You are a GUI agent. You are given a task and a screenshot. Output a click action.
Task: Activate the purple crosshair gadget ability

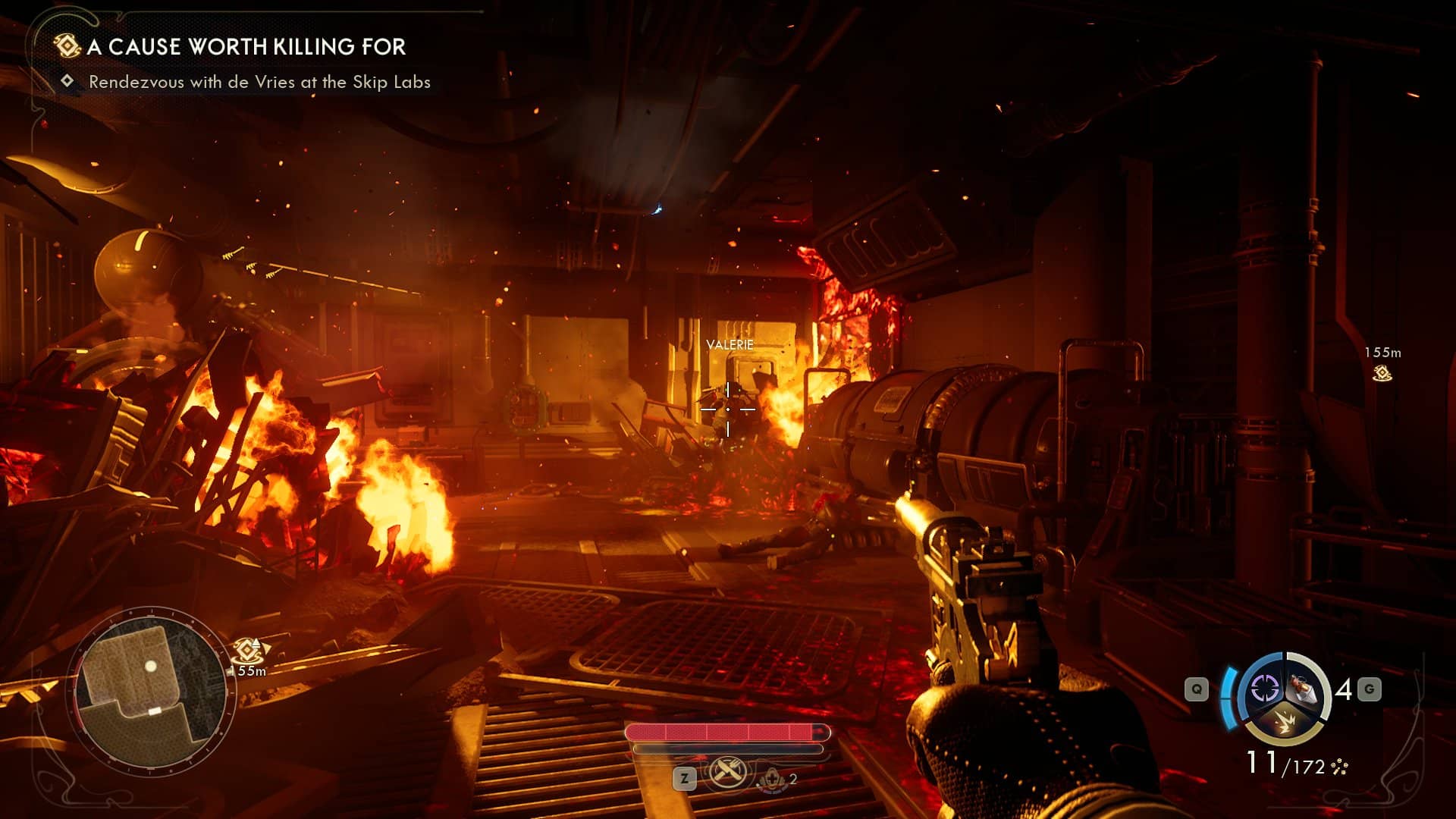(x=1264, y=689)
